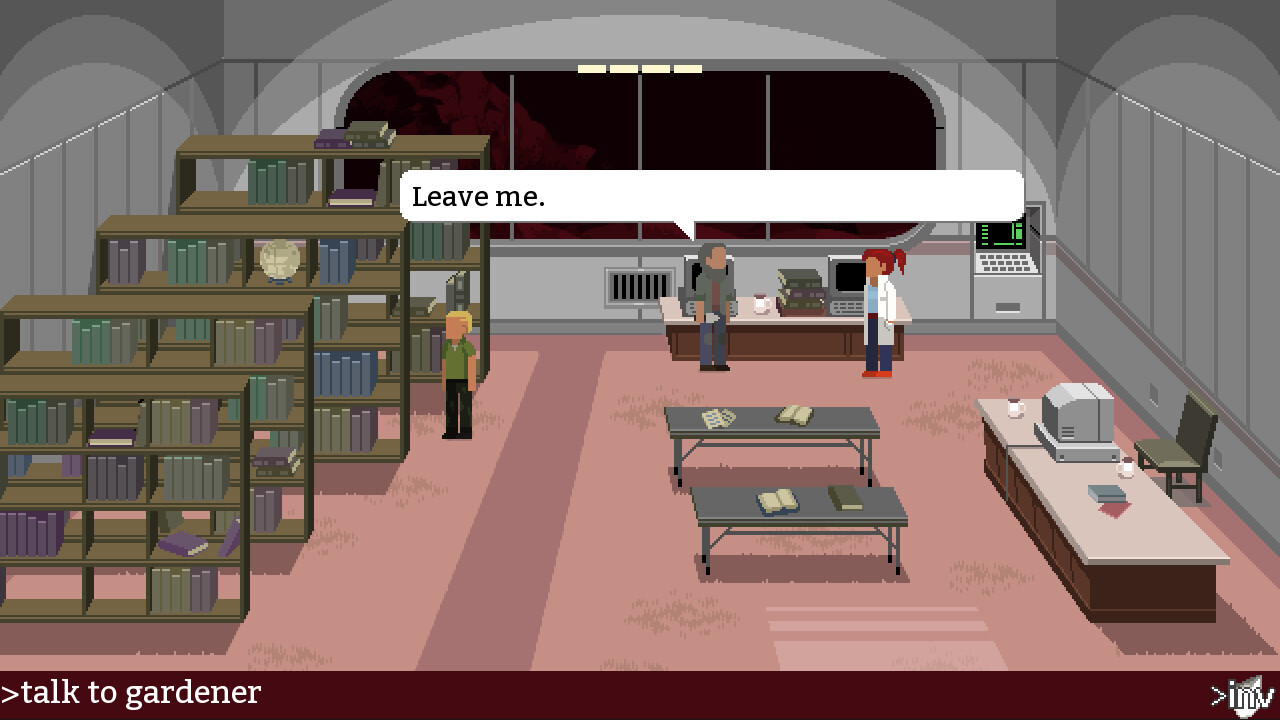Click the purple book lying on the bottom shelf
1280x720 pixels.
(x=180, y=545)
